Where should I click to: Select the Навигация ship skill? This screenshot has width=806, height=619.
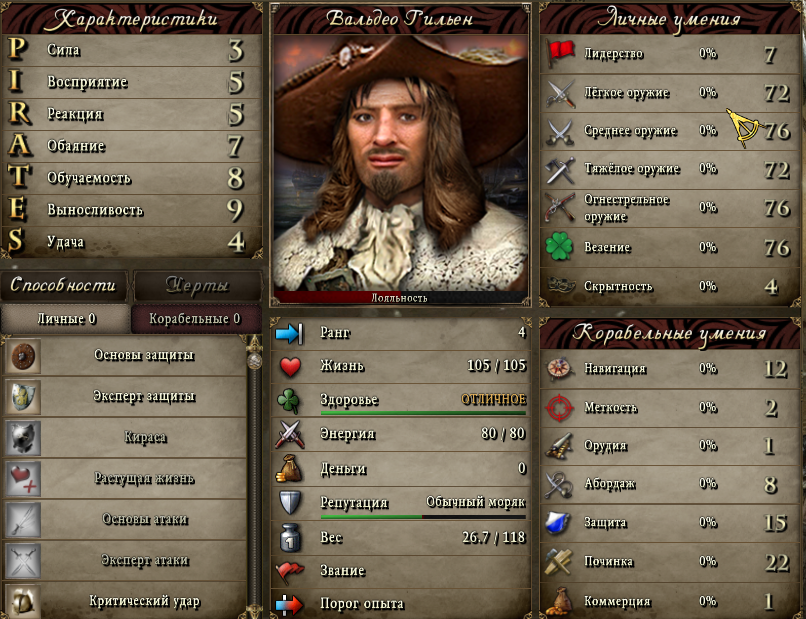click(670, 369)
